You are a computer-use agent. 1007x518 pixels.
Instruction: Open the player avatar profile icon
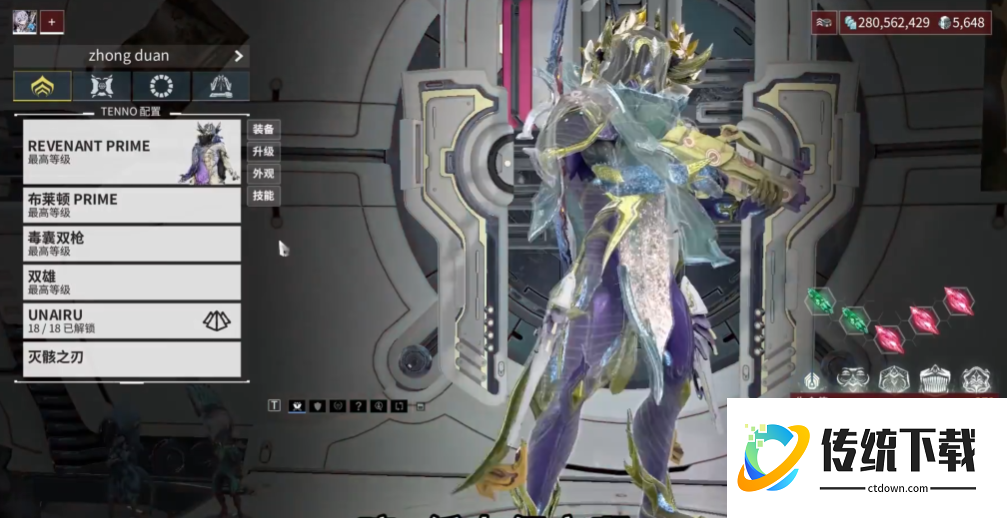click(25, 21)
